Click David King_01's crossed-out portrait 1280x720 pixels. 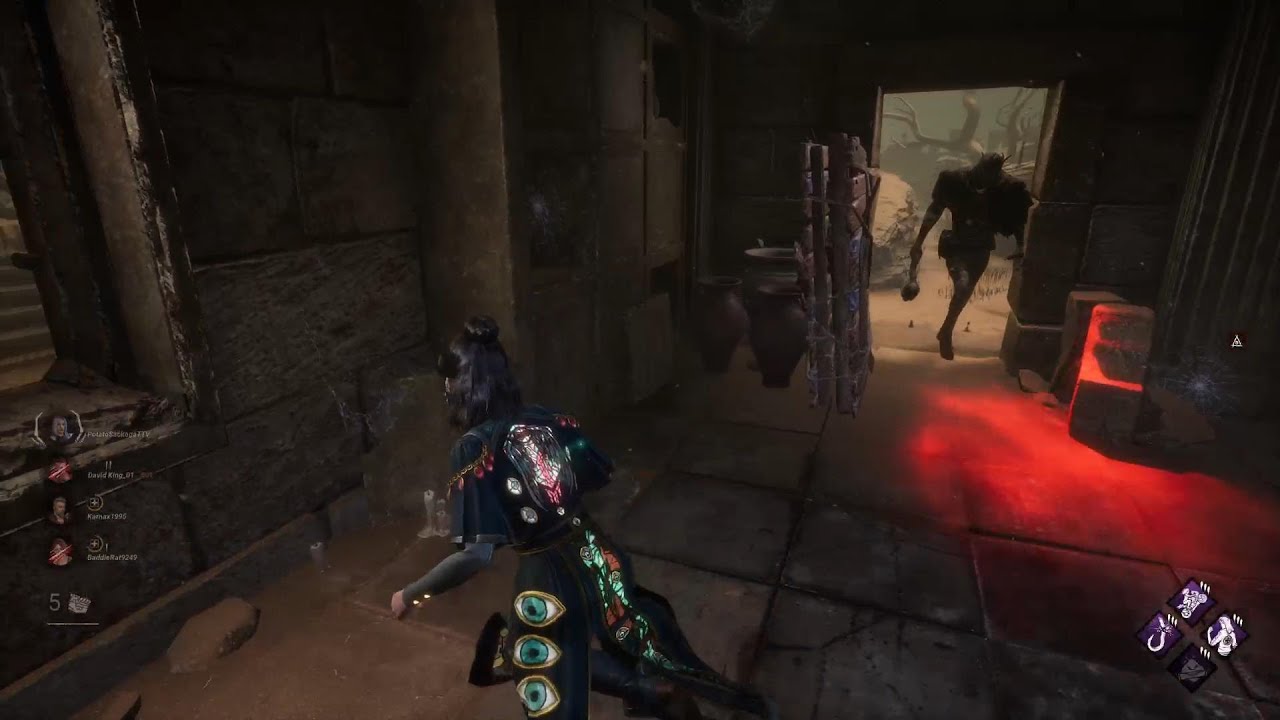click(60, 470)
